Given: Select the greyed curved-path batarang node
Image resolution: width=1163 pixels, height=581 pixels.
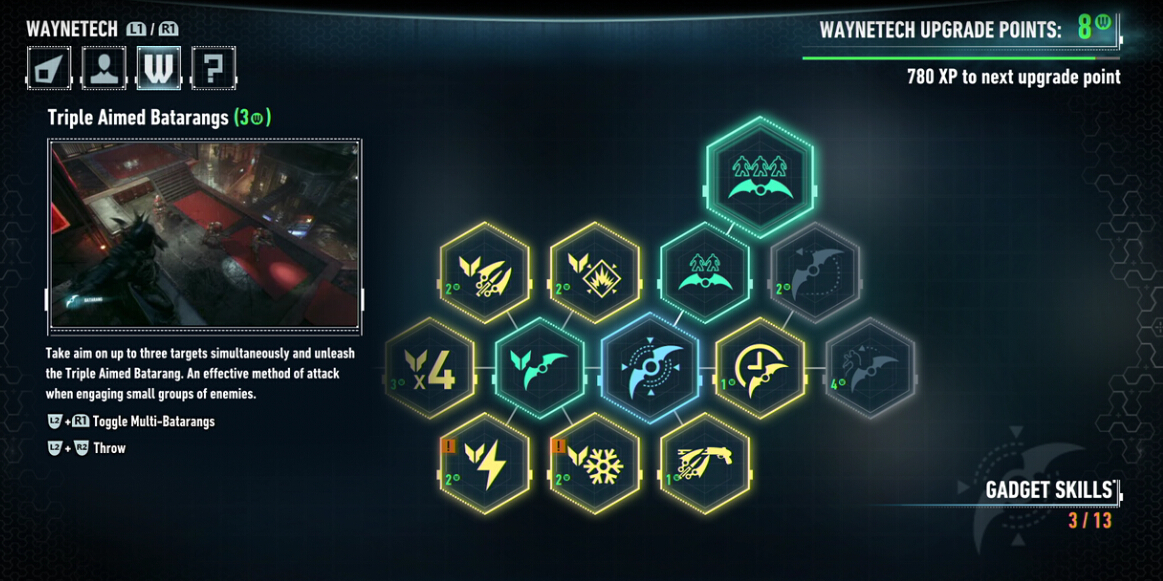Looking at the screenshot, I should point(815,273).
